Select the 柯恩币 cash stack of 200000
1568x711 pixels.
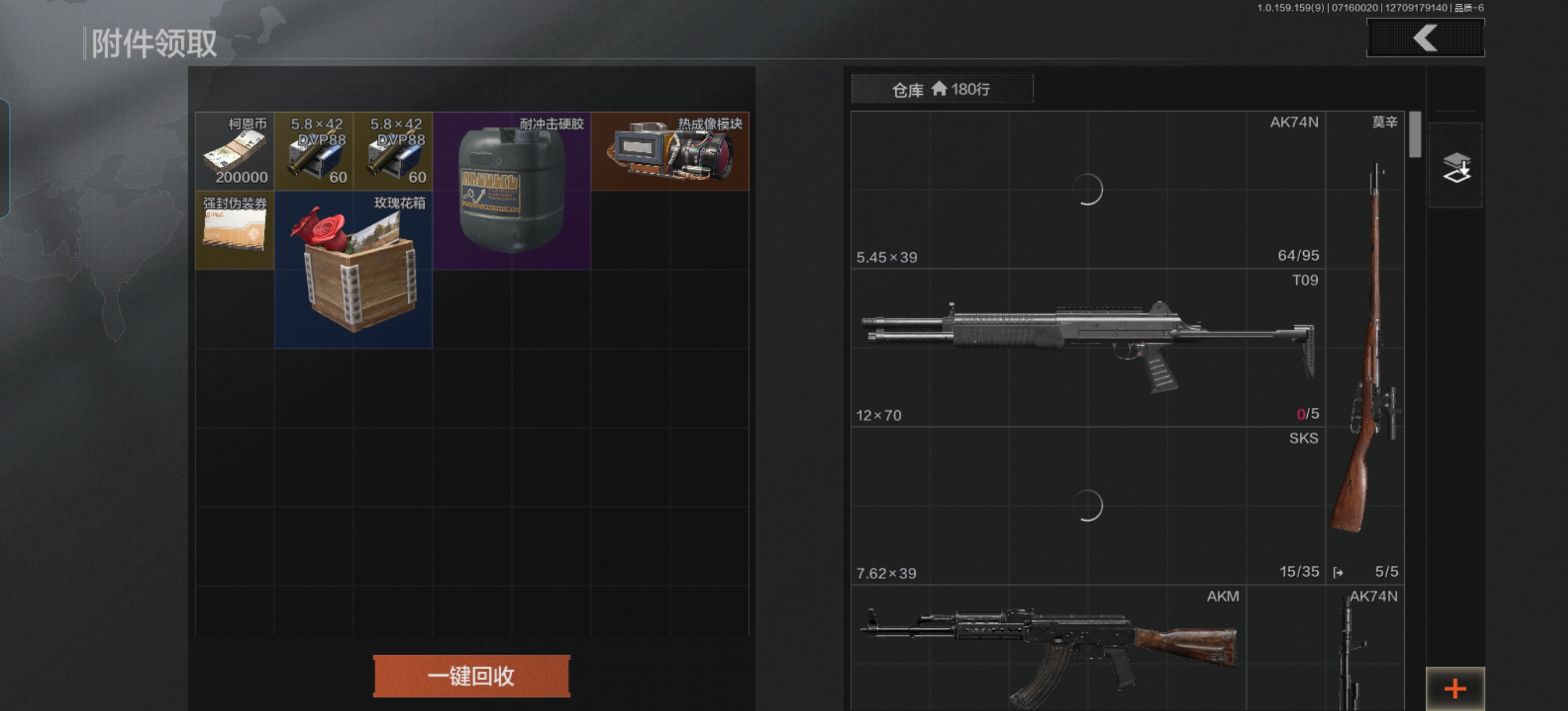click(x=235, y=152)
